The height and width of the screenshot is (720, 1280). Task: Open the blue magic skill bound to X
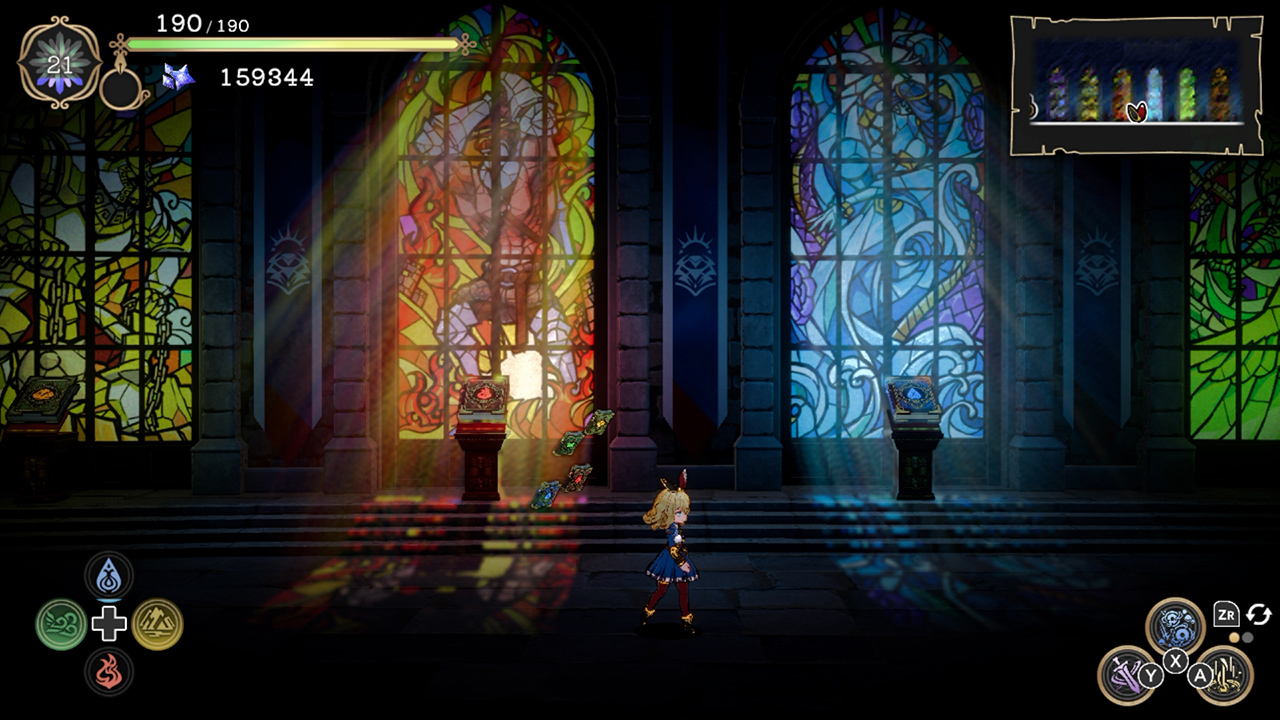pyautogui.click(x=1175, y=623)
